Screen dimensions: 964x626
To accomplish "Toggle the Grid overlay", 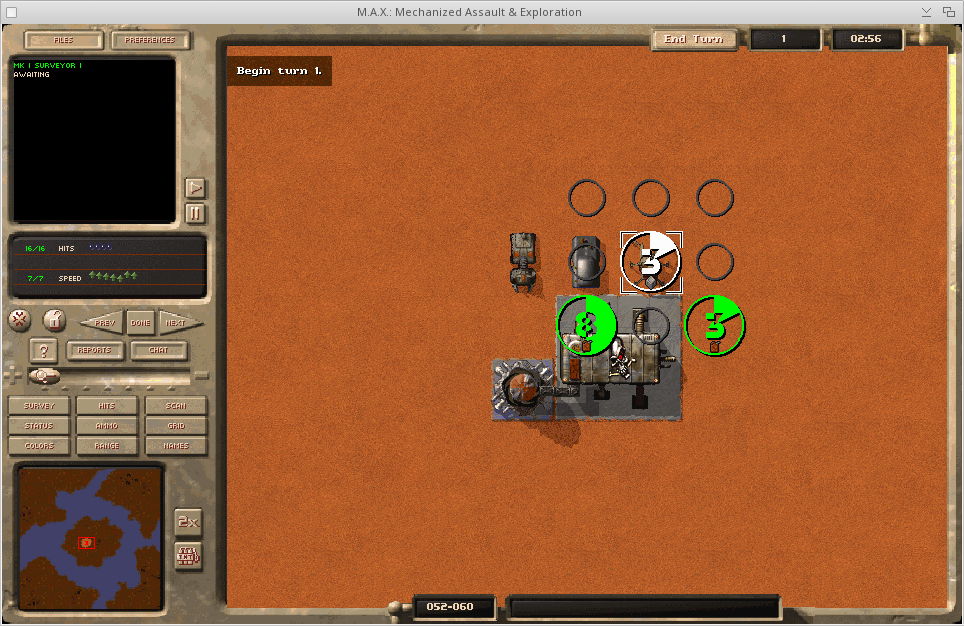I will click(x=176, y=426).
